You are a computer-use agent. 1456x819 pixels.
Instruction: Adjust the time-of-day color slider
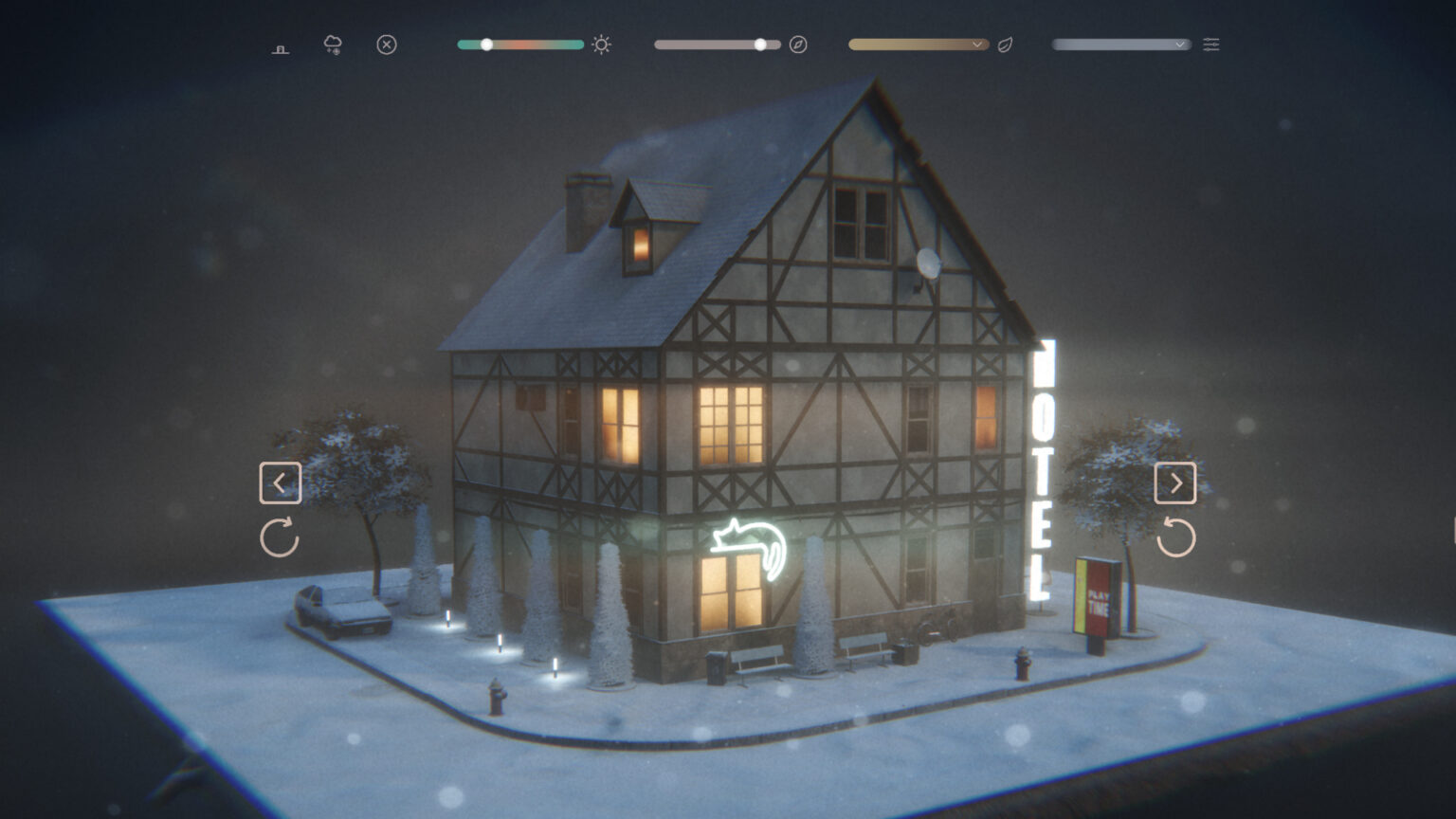tap(486, 45)
